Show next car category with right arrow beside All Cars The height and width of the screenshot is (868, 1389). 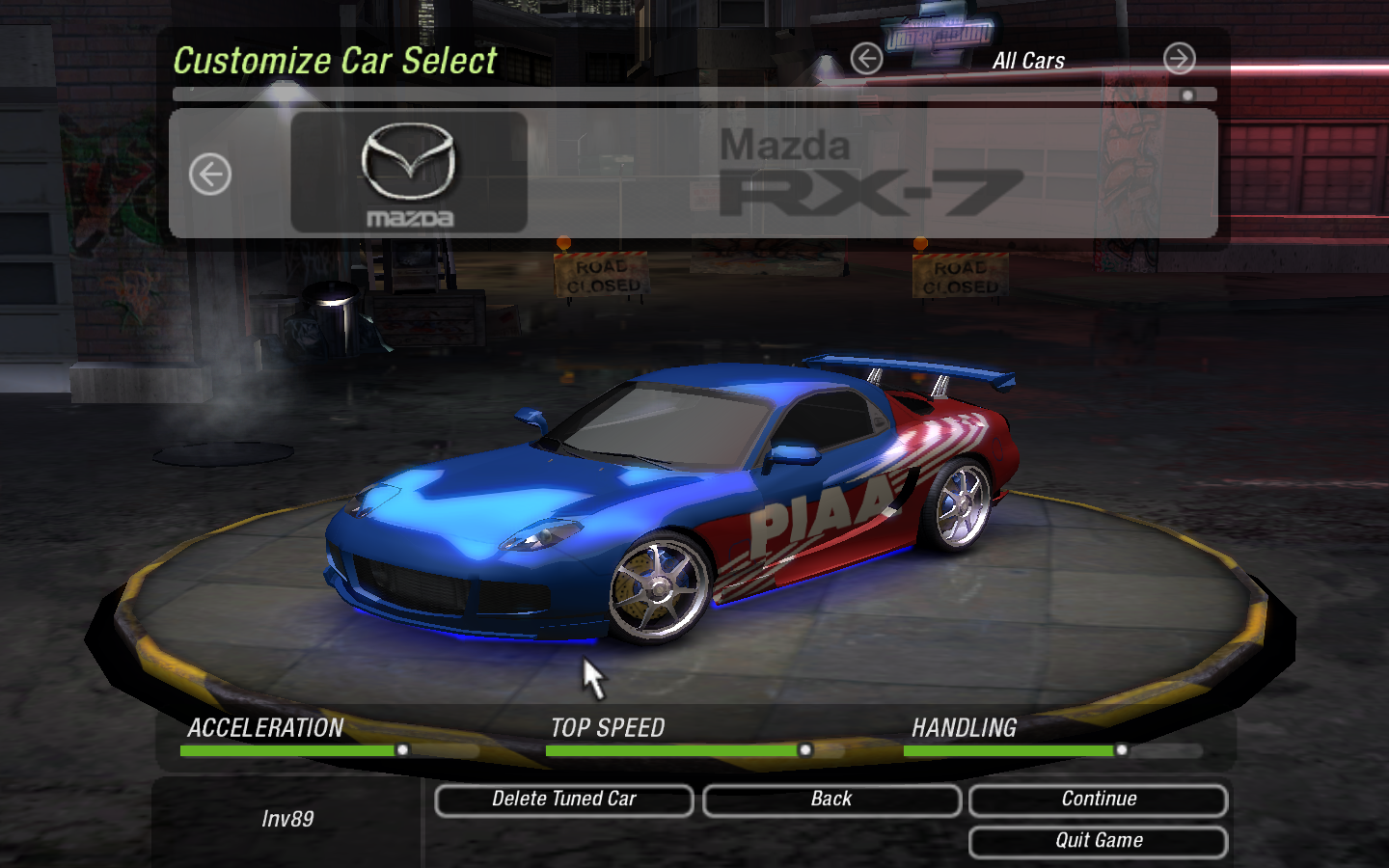[x=1179, y=60]
